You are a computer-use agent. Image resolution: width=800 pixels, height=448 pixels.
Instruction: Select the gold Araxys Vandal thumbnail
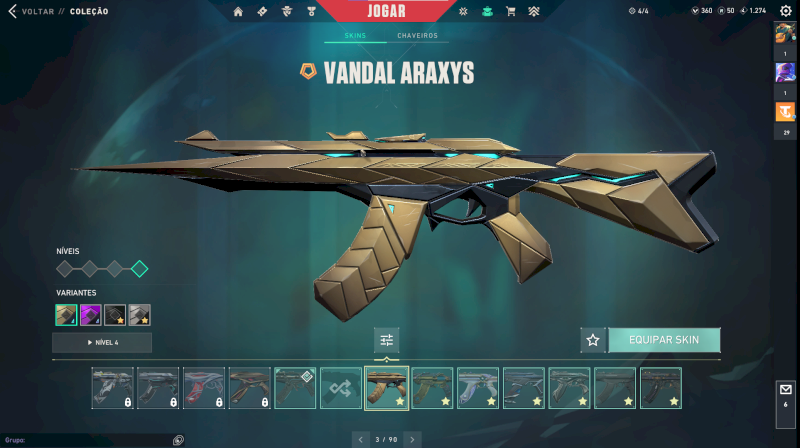click(x=387, y=387)
